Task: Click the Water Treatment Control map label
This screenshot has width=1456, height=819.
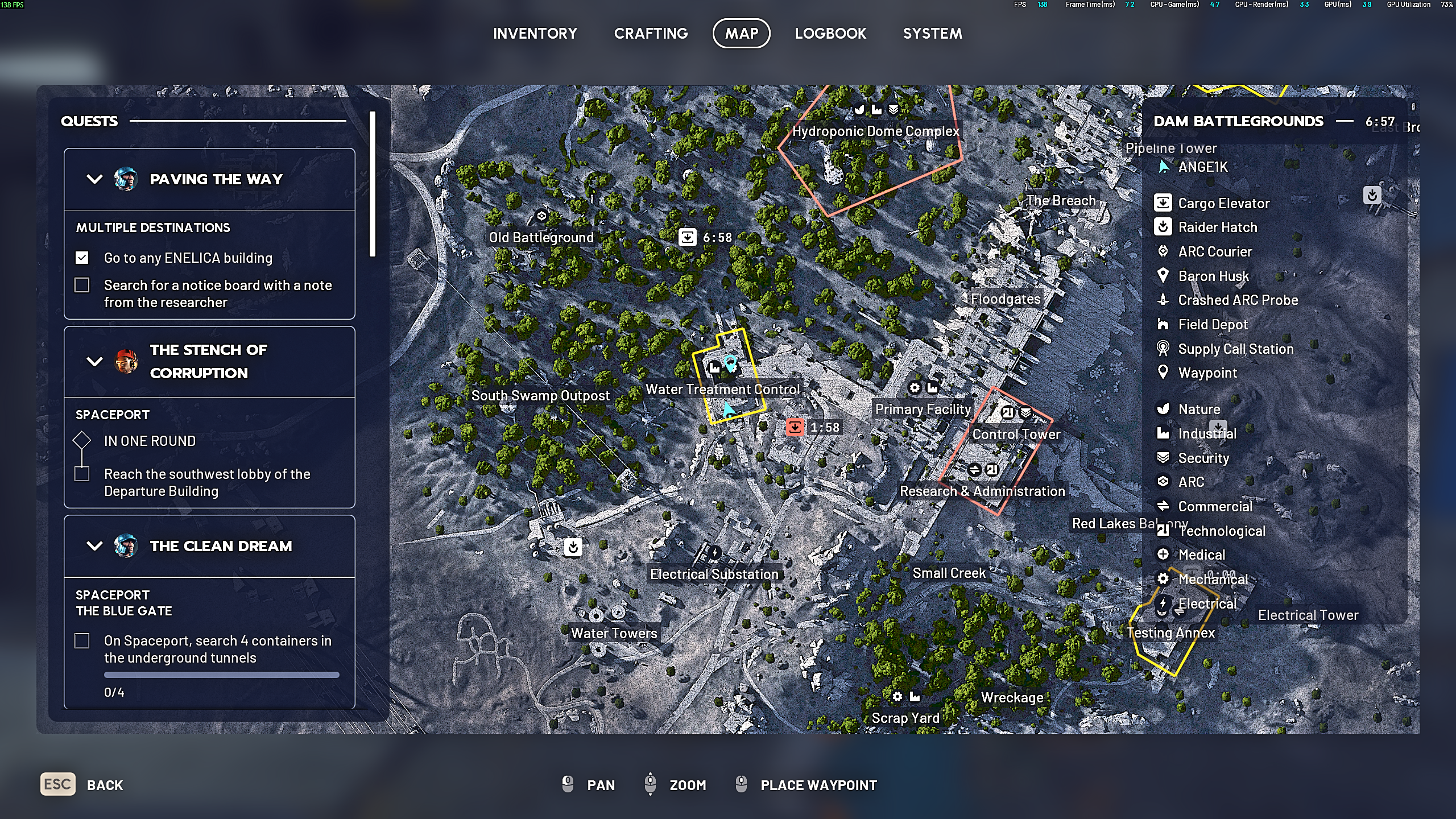Action: (722, 390)
